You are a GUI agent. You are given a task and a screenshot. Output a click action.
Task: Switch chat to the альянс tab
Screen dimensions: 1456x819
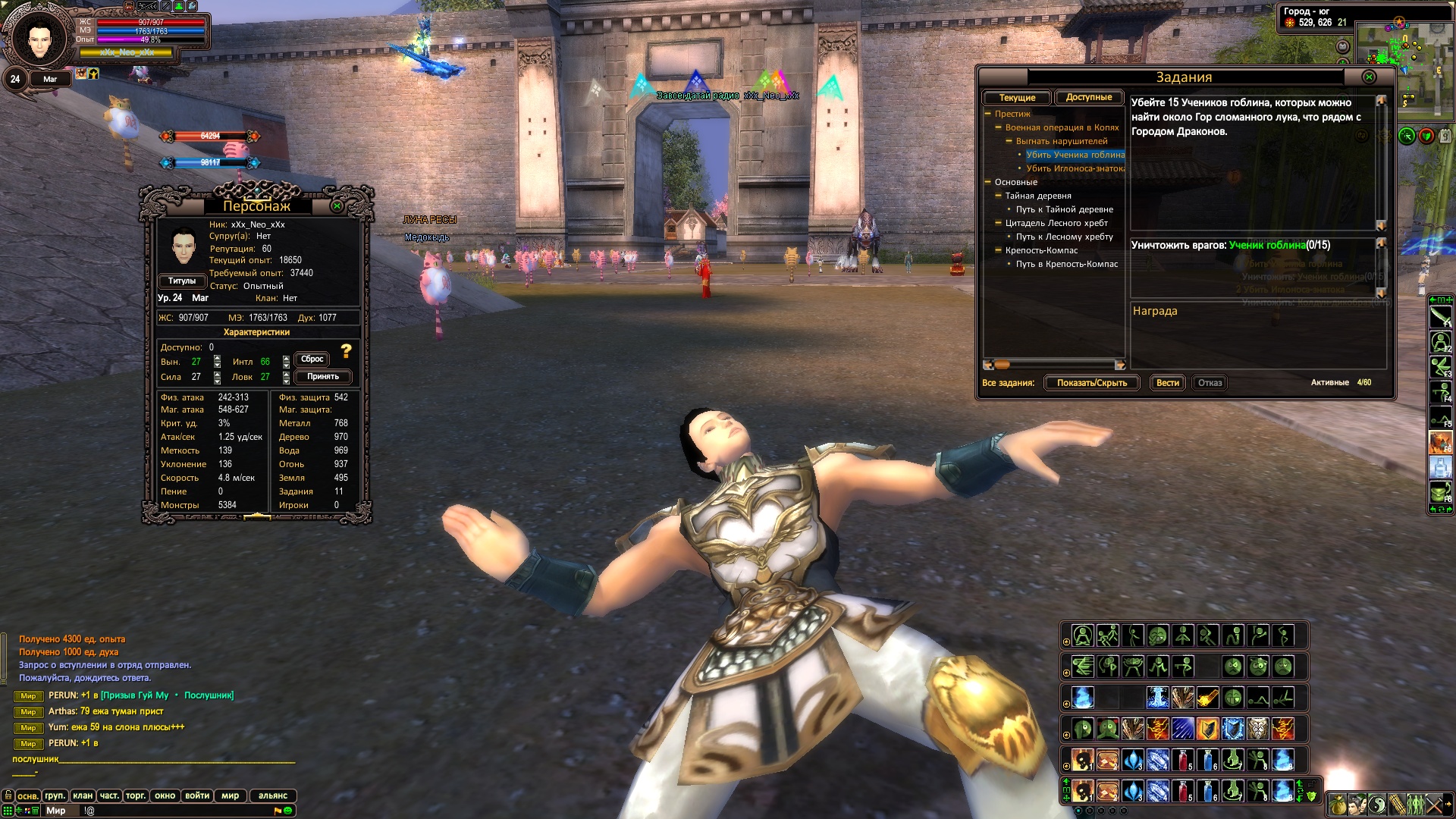(x=272, y=795)
